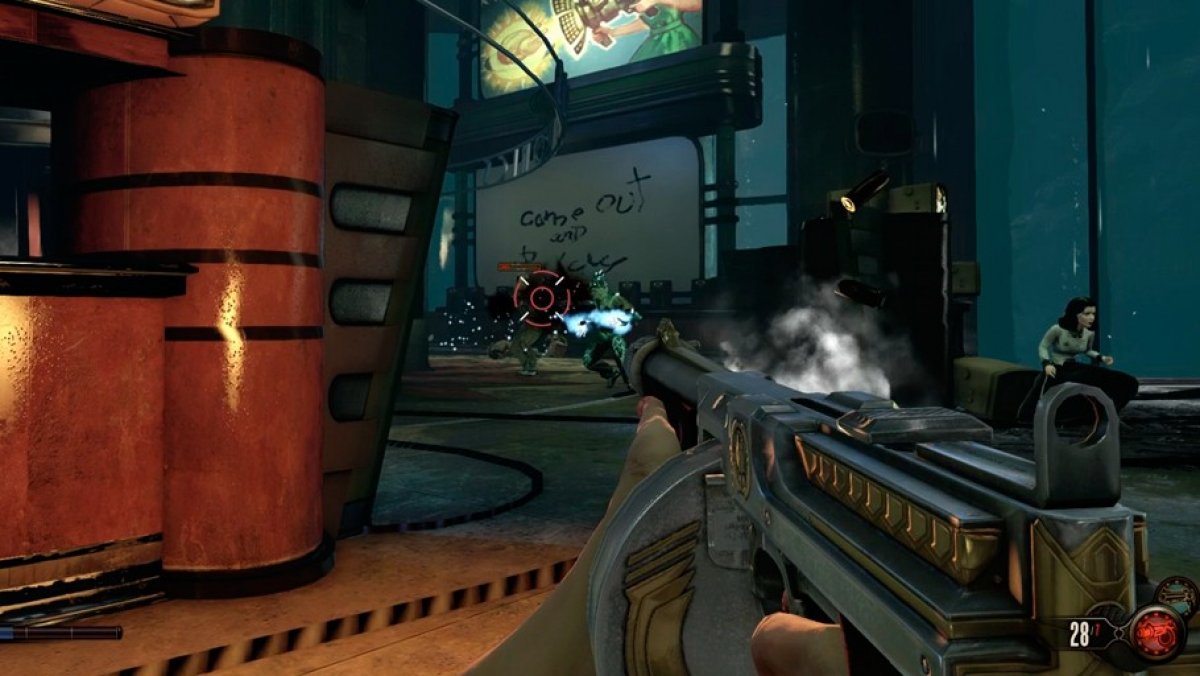Viewport: 1200px width, 676px height.
Task: Select the red active plasmid icon
Action: click(1157, 632)
